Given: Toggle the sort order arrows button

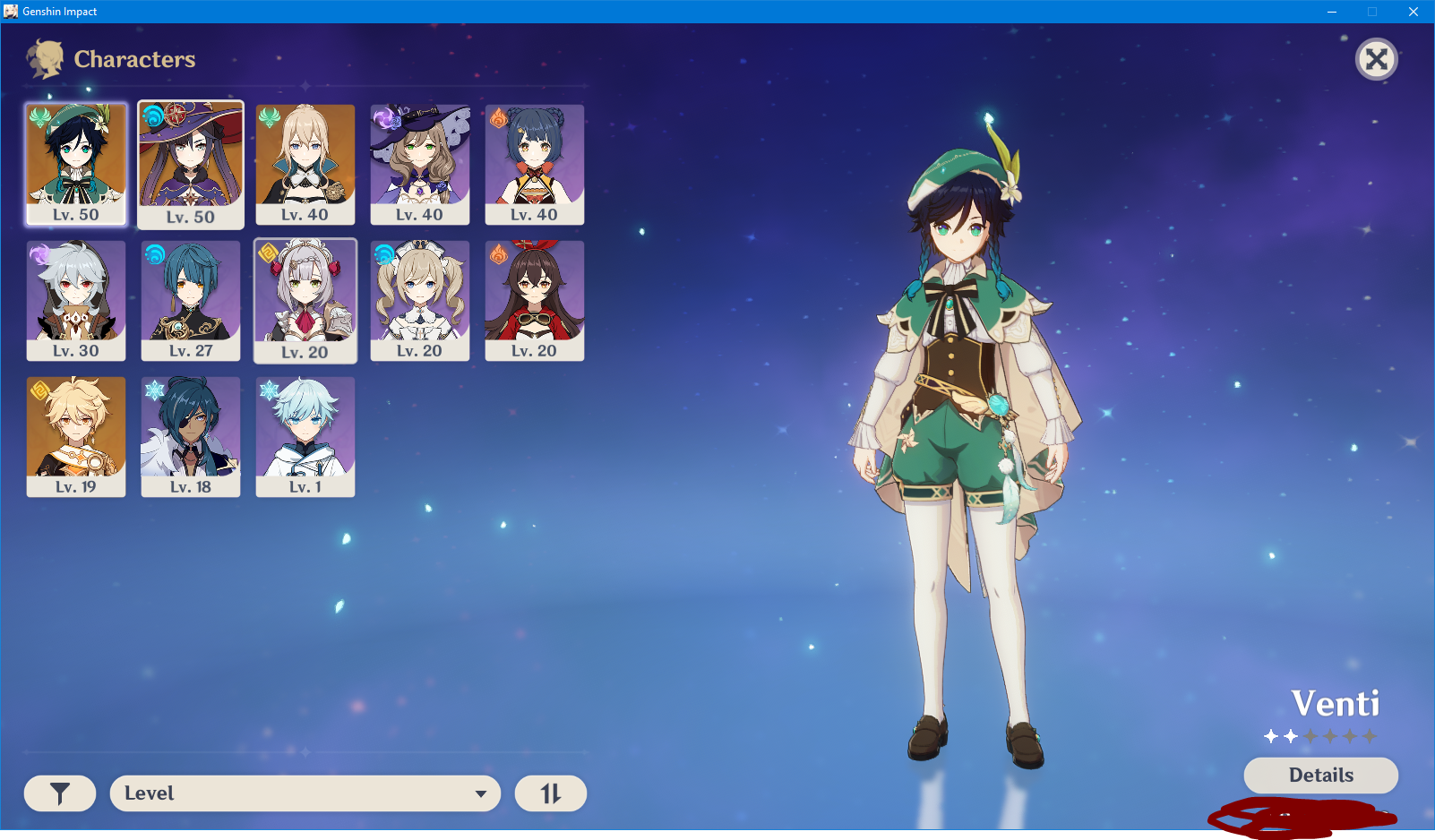Looking at the screenshot, I should pyautogui.click(x=551, y=793).
